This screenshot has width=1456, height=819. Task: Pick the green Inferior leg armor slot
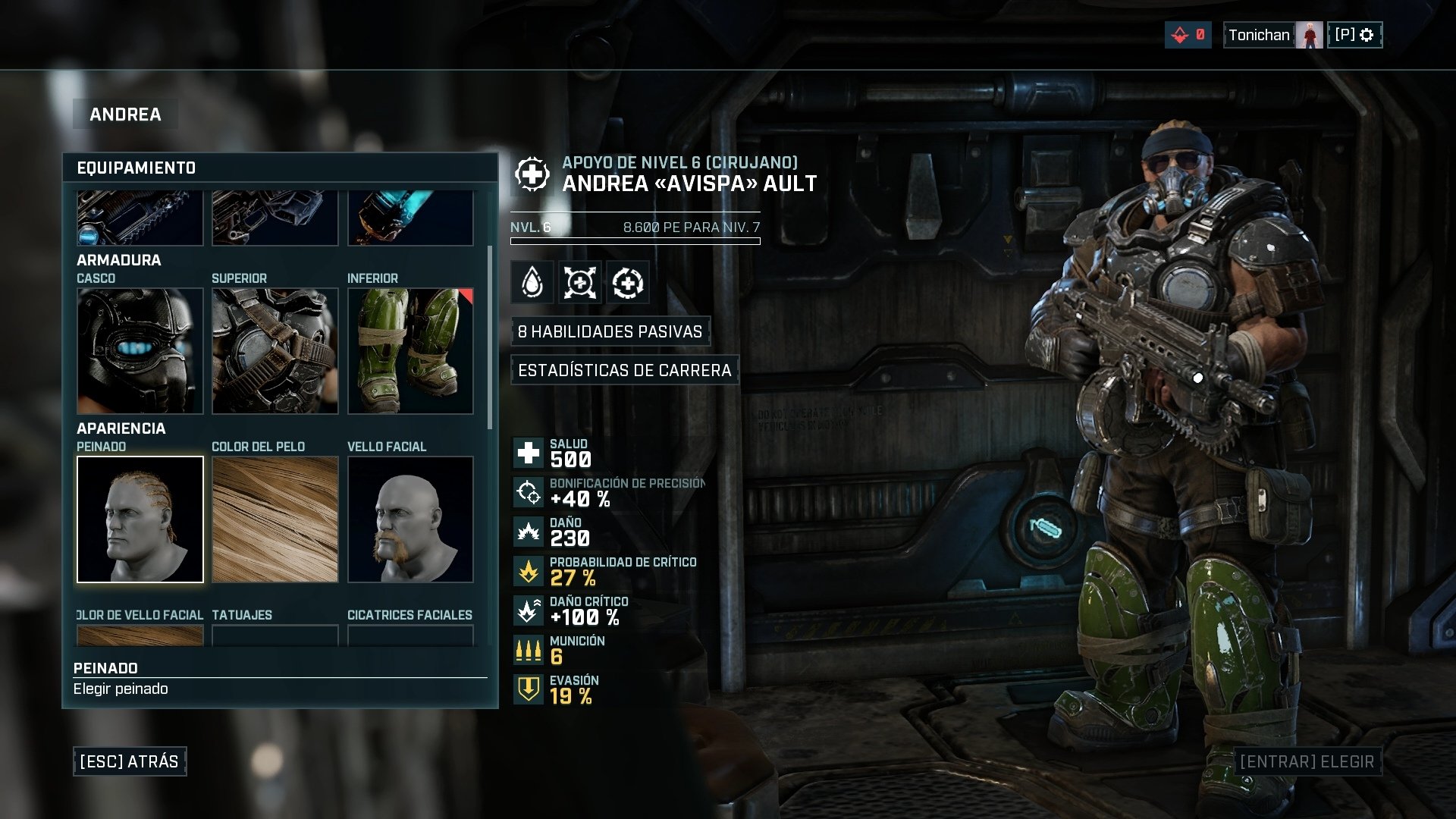(x=410, y=351)
